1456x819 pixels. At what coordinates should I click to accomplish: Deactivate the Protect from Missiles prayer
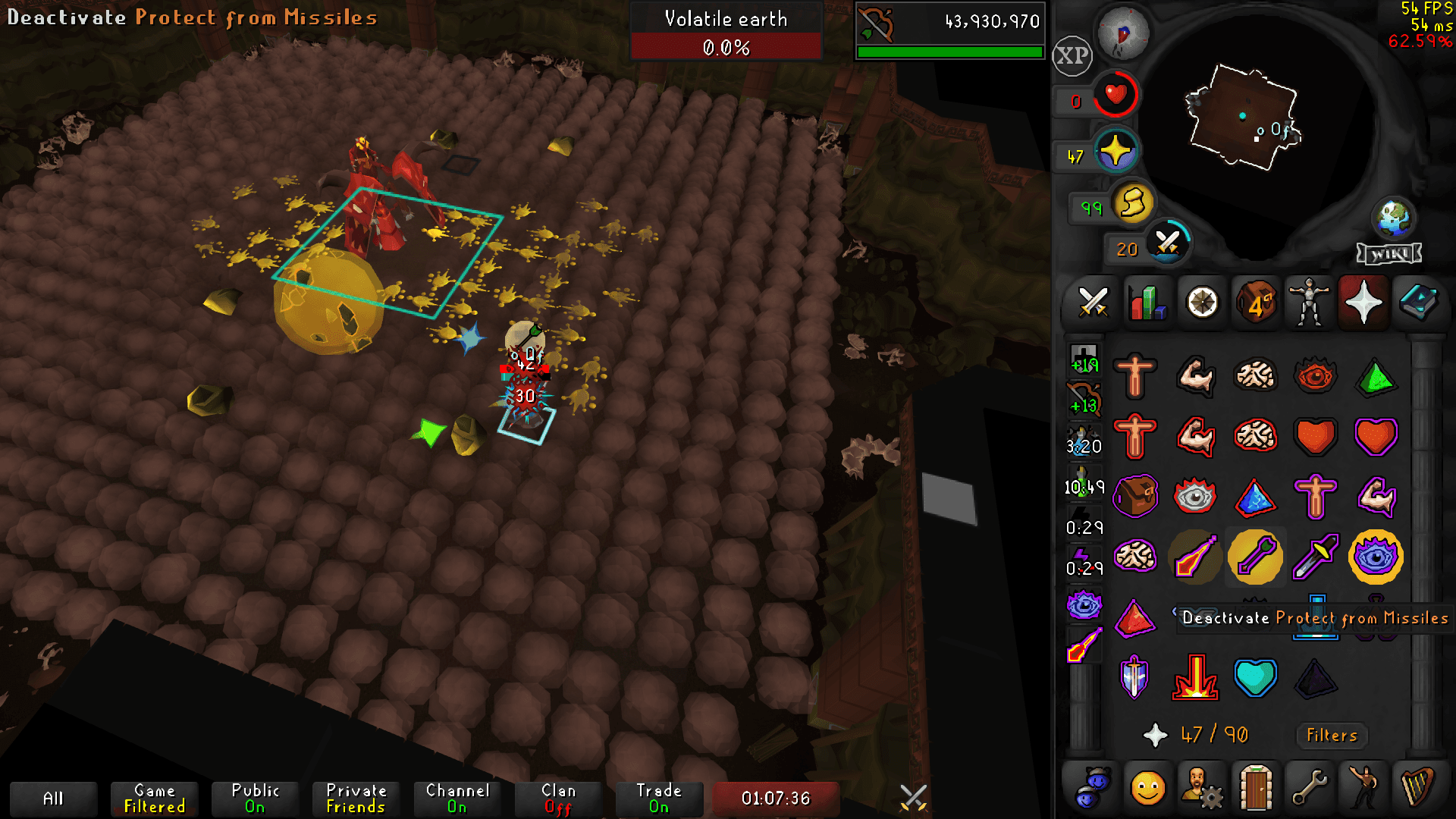point(1255,557)
